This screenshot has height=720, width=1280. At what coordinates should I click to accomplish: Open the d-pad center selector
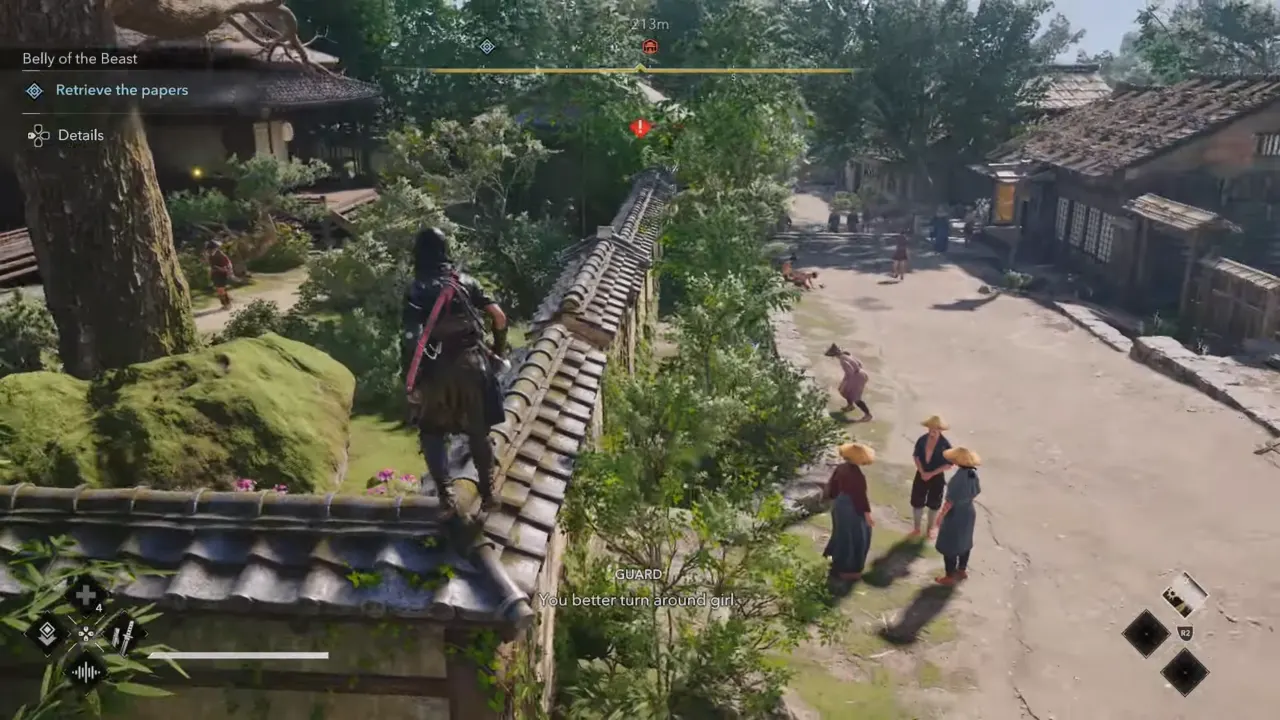point(85,634)
